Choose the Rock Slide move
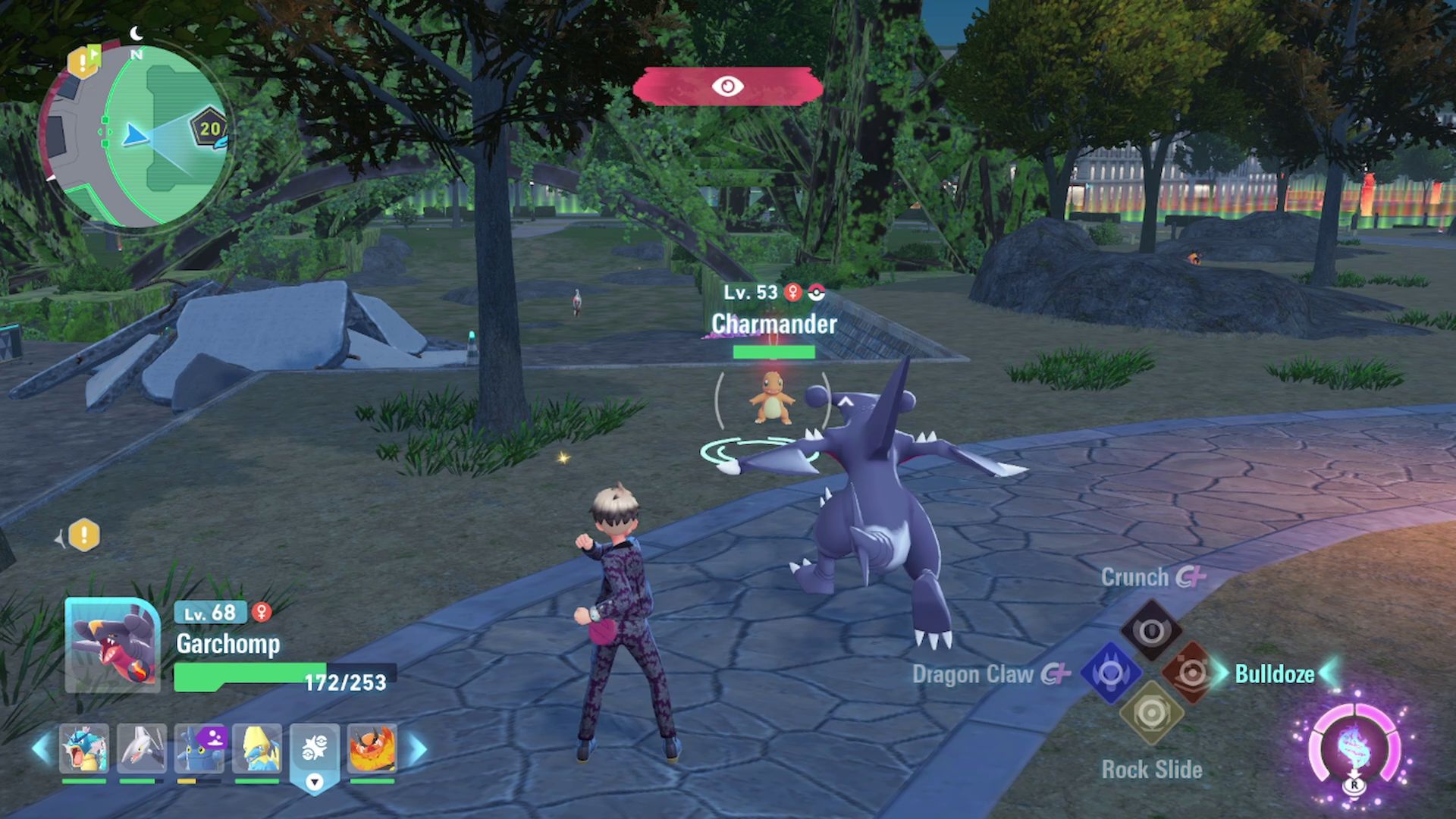 click(x=1151, y=714)
